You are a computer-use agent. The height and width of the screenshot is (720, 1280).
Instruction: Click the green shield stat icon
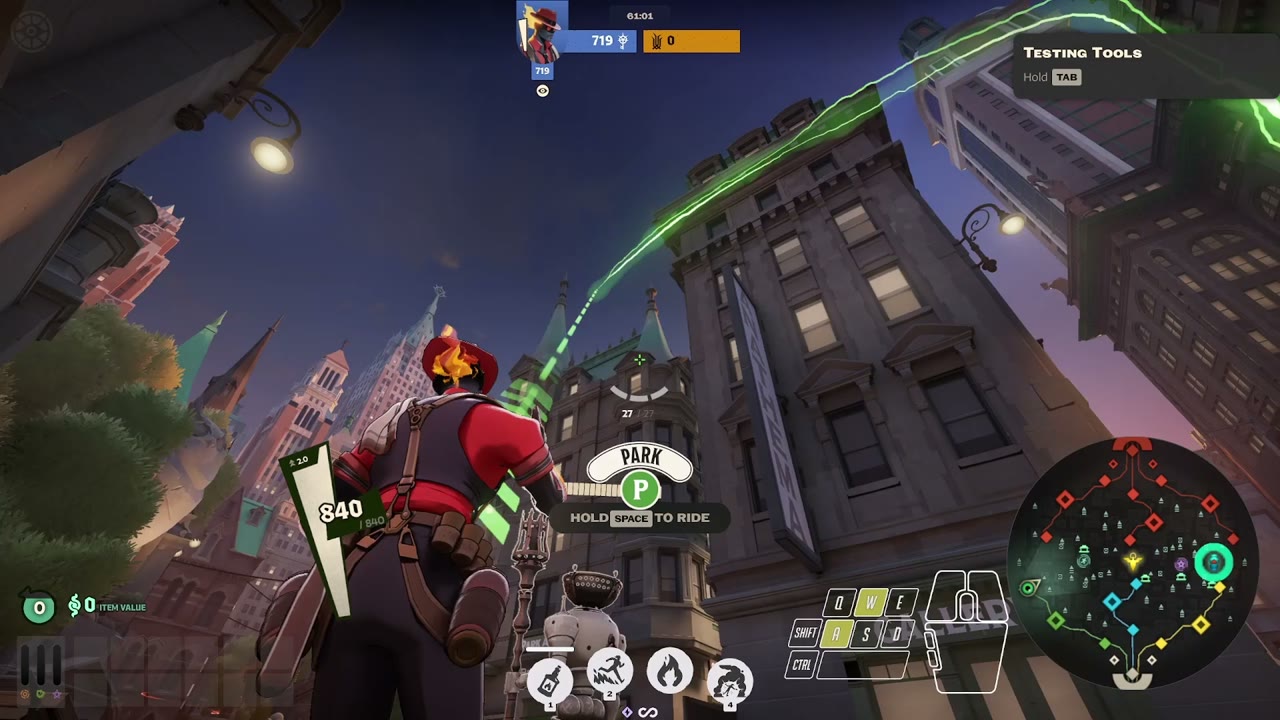41,693
